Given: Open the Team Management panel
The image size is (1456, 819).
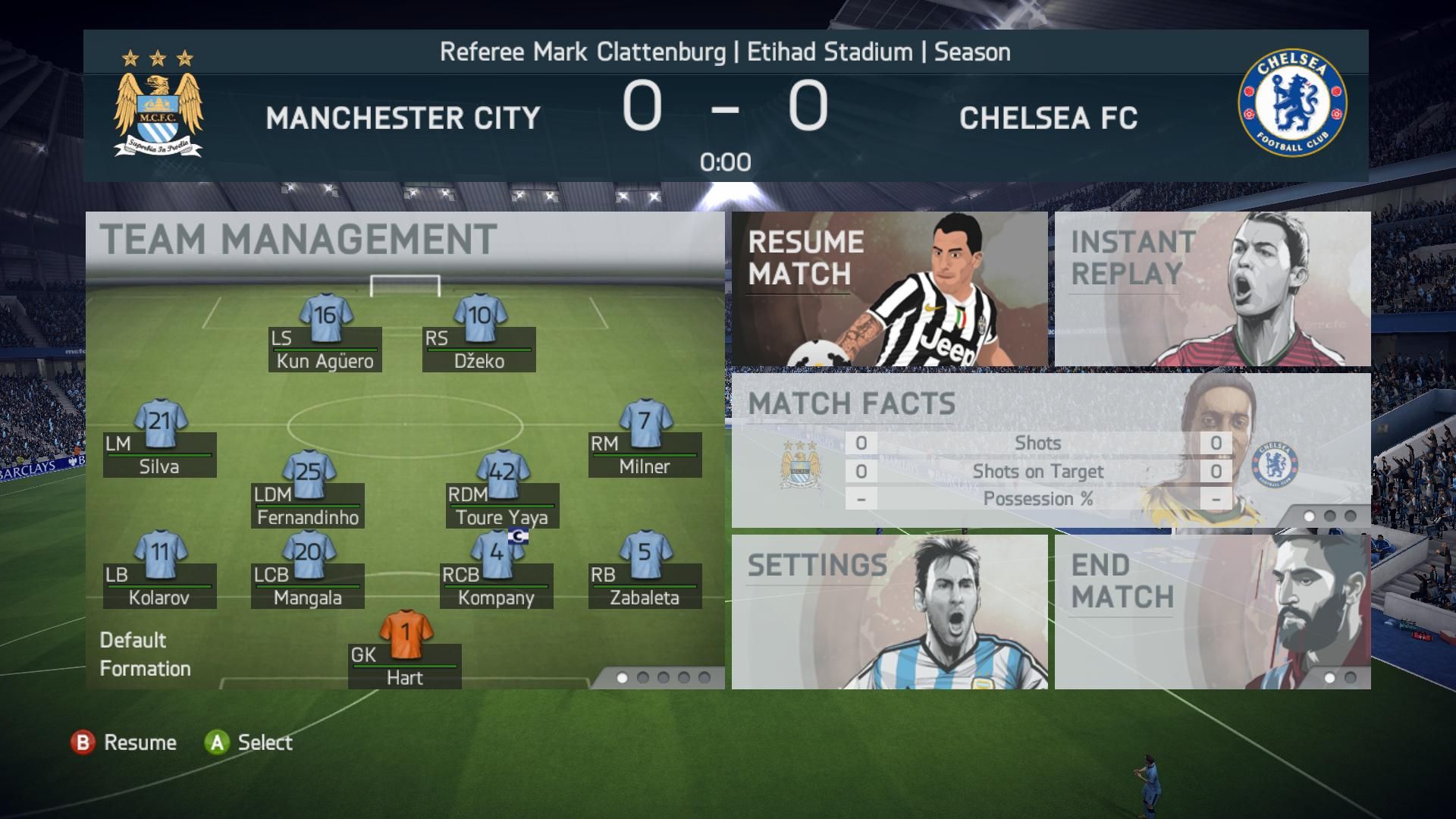Looking at the screenshot, I should 298,240.
